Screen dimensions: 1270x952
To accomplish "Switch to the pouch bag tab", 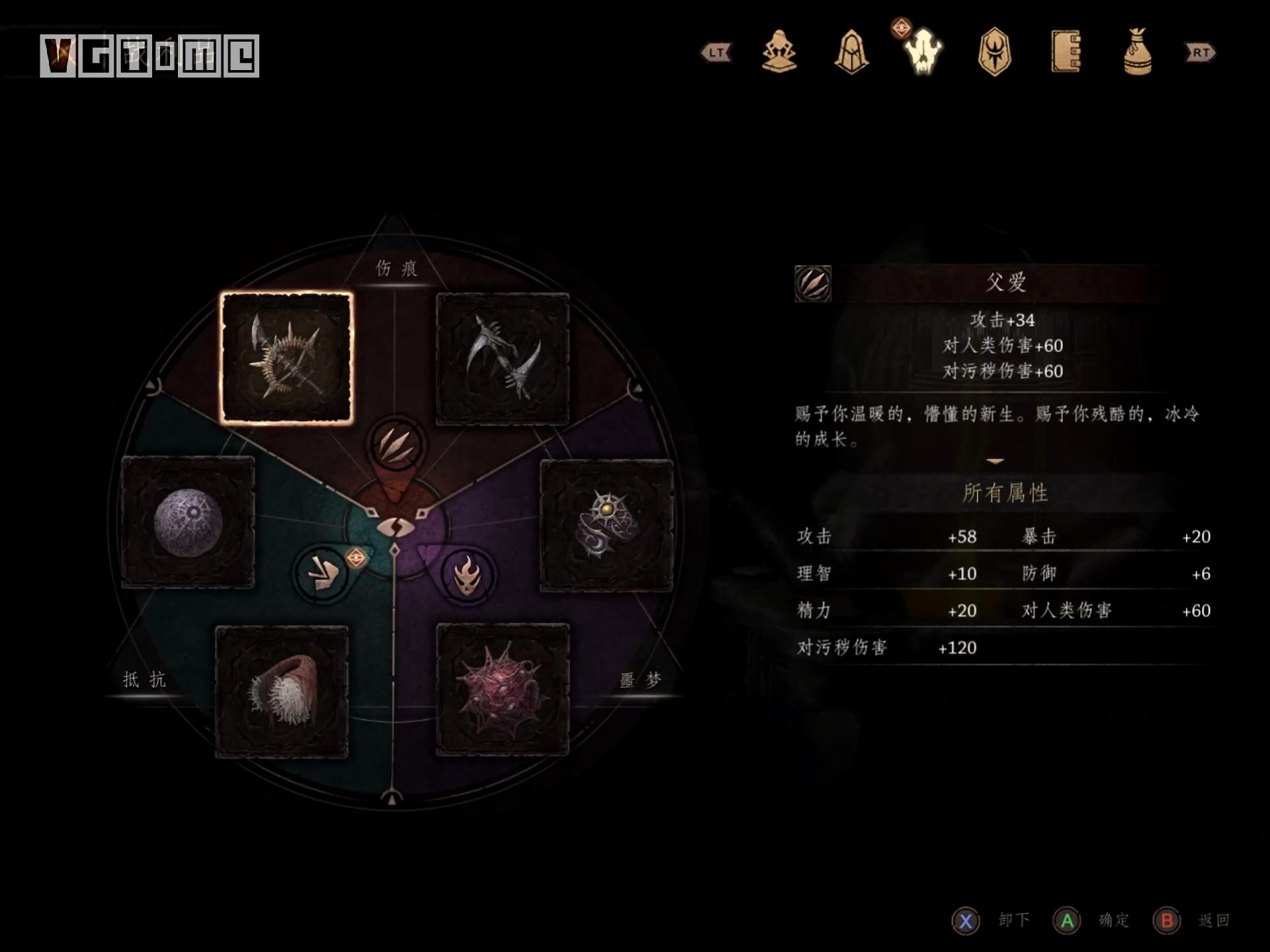I will pyautogui.click(x=1138, y=52).
